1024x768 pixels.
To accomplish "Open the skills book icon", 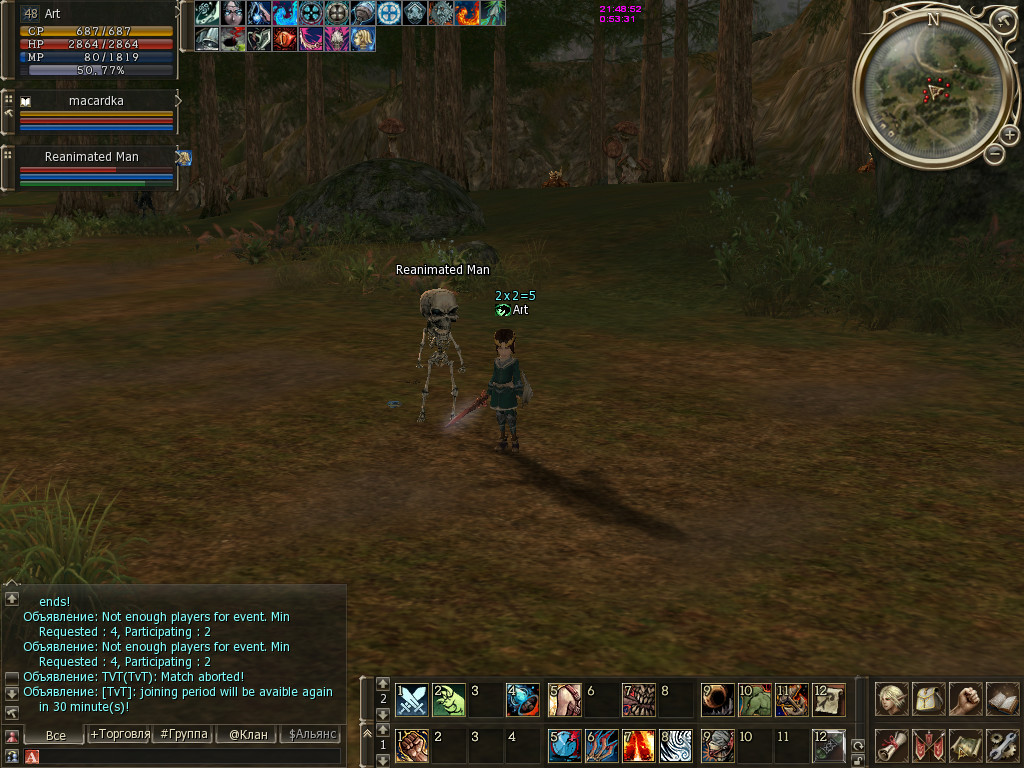I will [1002, 698].
